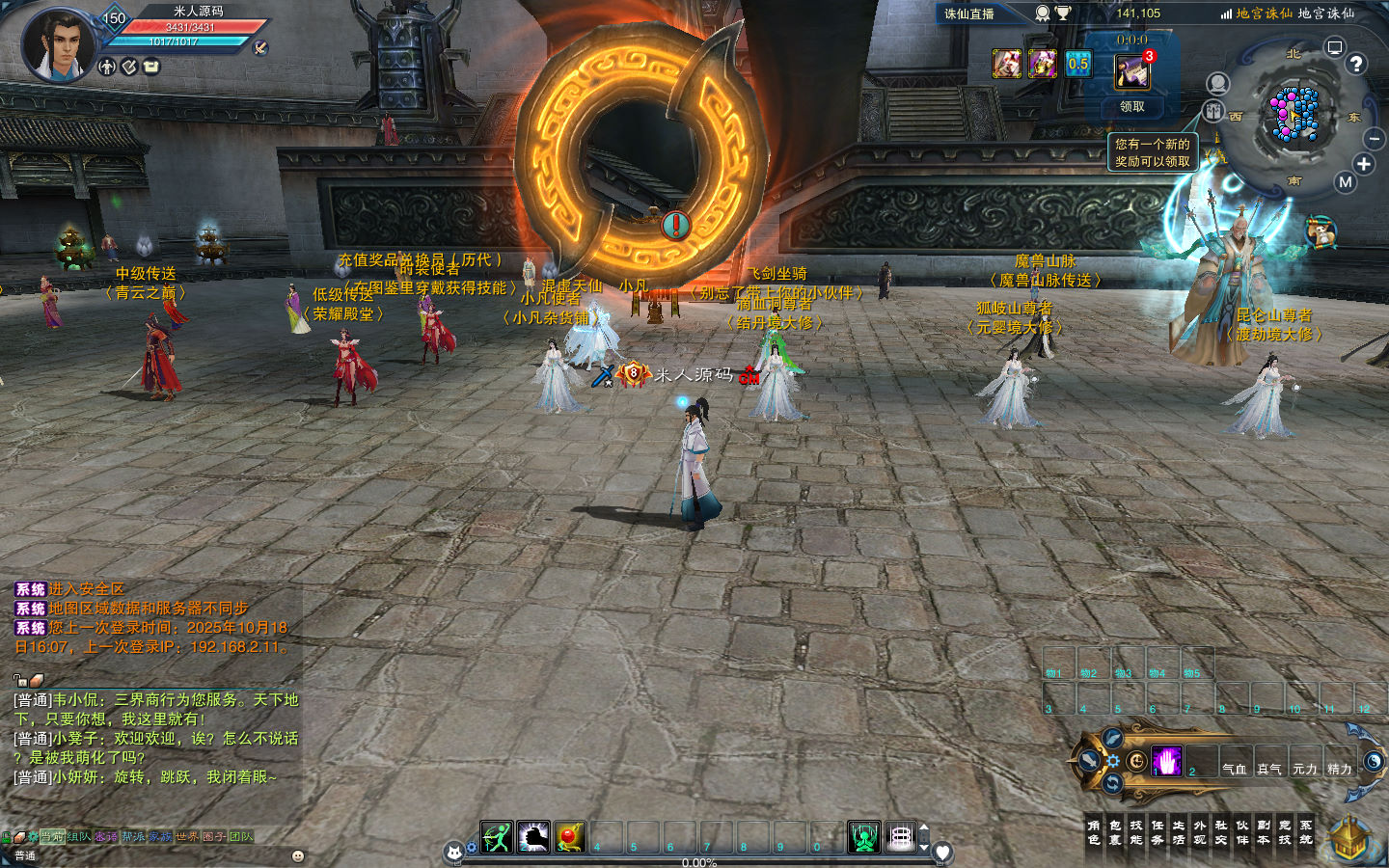
Task: Switch chat to the 世界 channel
Action: [x=187, y=837]
